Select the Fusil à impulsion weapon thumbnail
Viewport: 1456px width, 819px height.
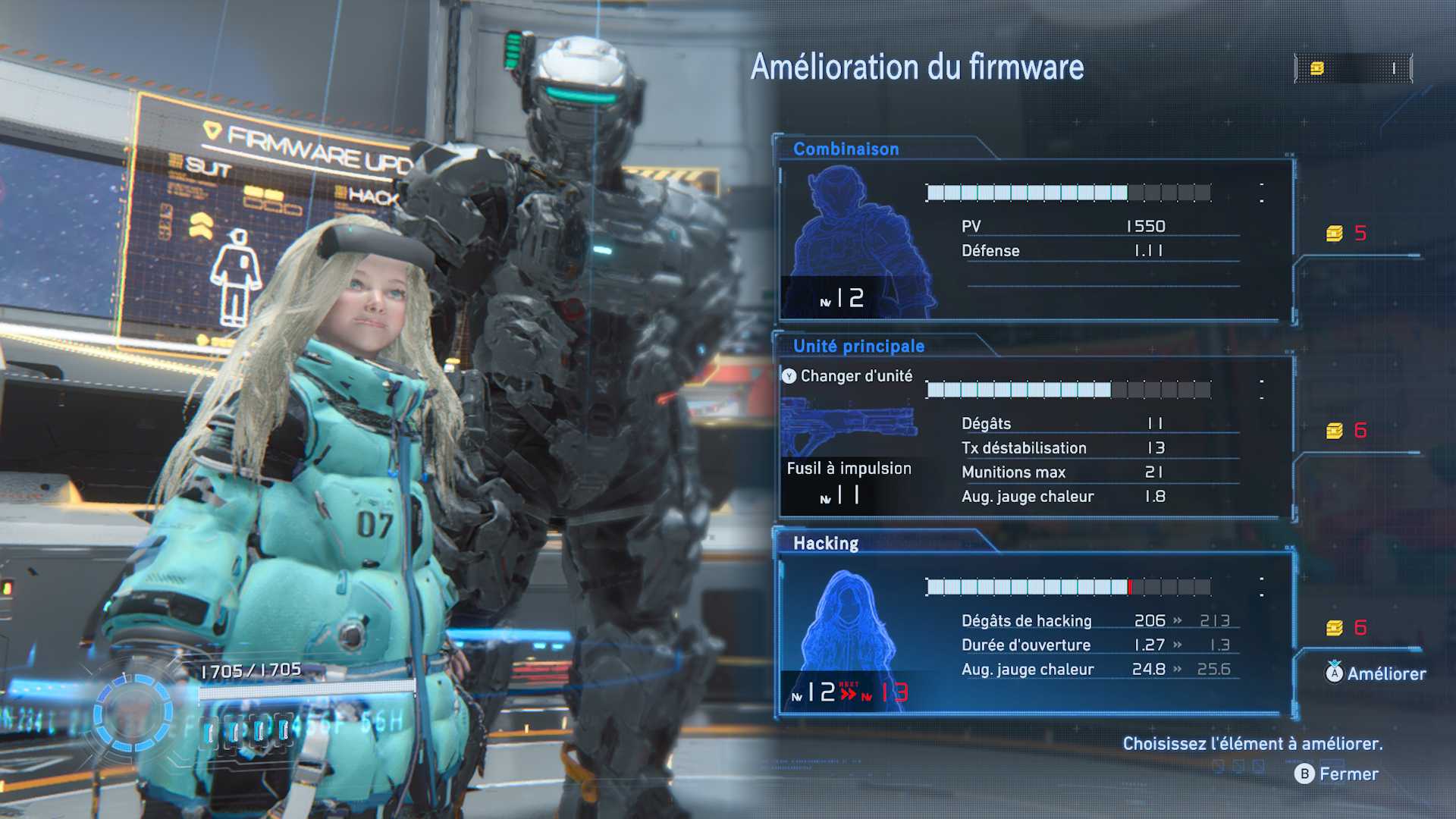click(849, 428)
